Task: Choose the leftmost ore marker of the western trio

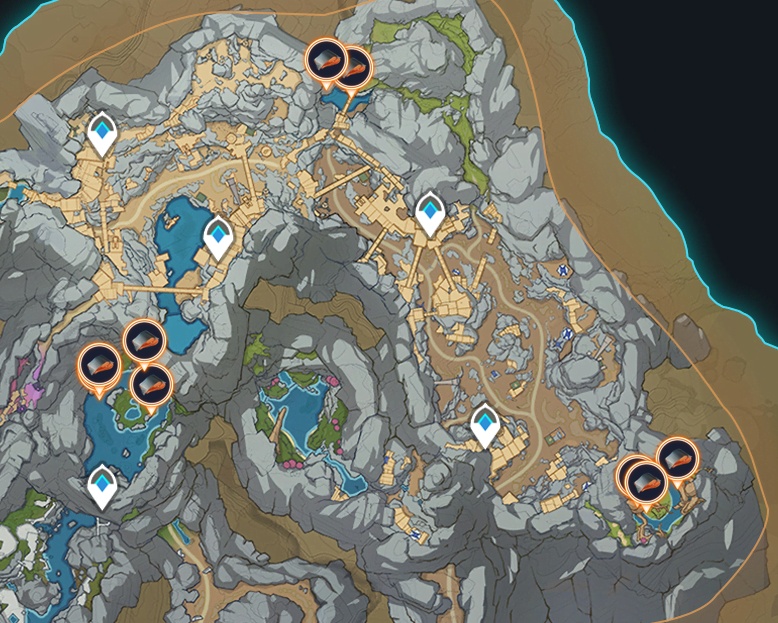Action: click(98, 364)
